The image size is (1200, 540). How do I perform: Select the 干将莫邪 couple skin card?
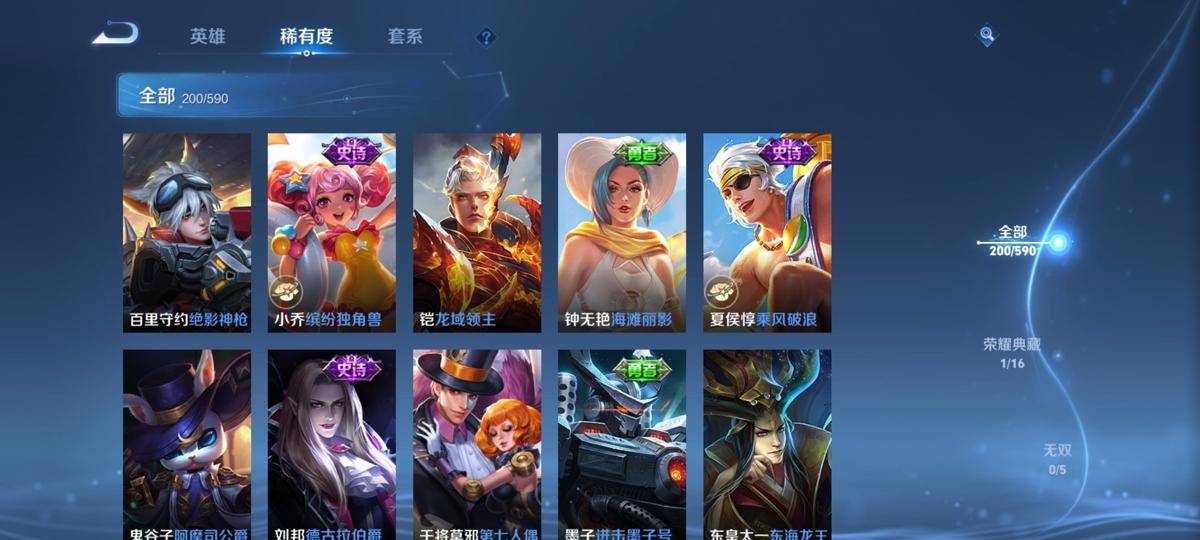477,445
